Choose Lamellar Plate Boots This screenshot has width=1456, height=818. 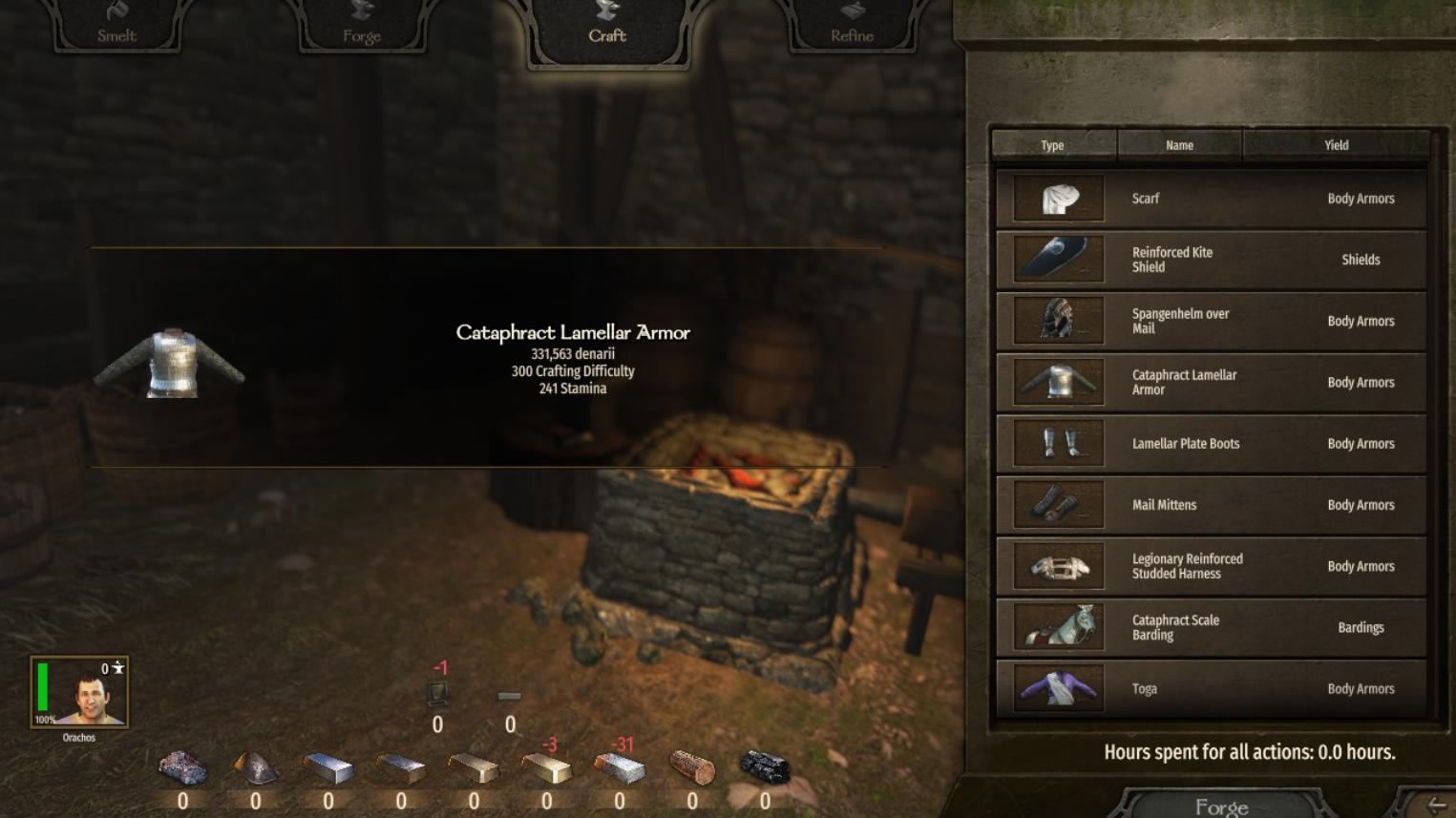(1211, 444)
